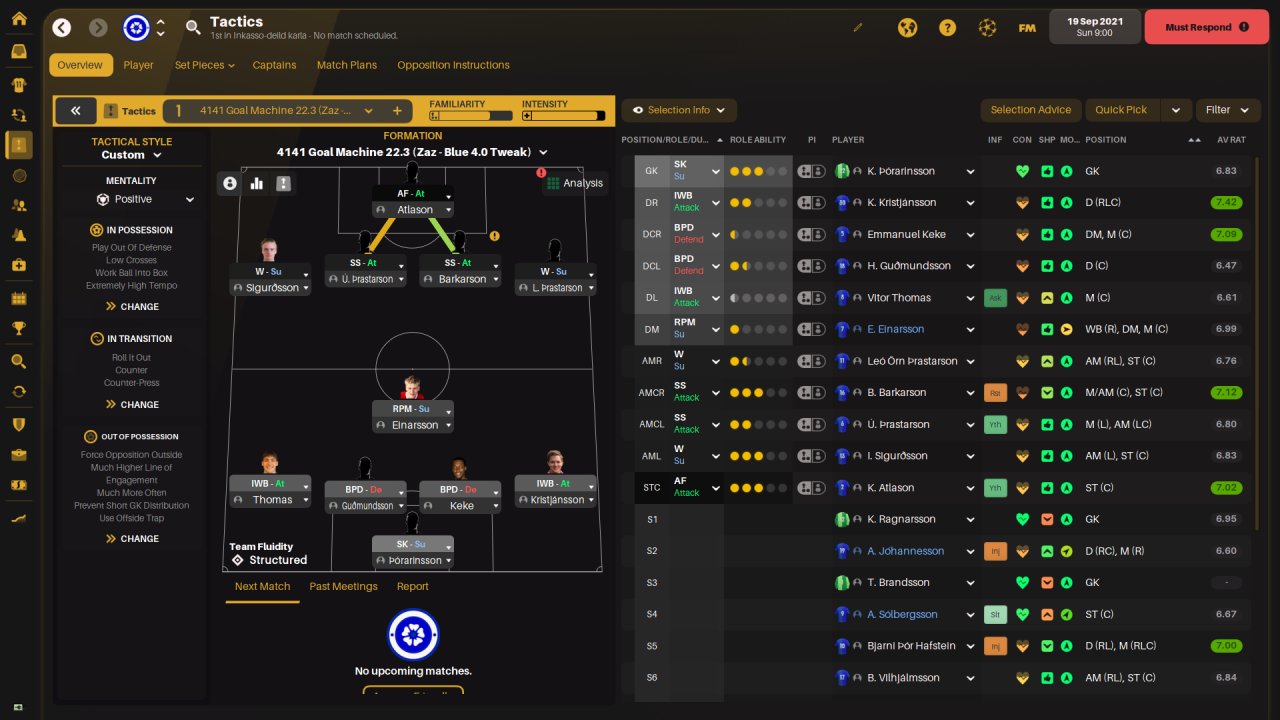Click the Quick Pick button
This screenshot has height=720, width=1280.
(1121, 110)
